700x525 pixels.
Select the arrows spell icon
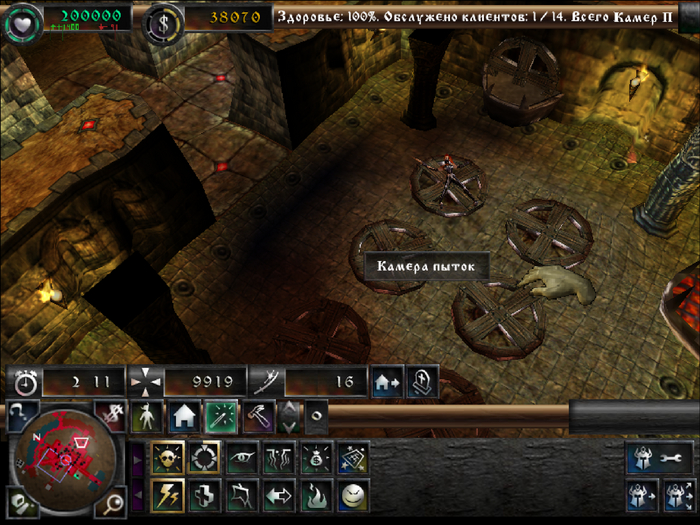279,494
